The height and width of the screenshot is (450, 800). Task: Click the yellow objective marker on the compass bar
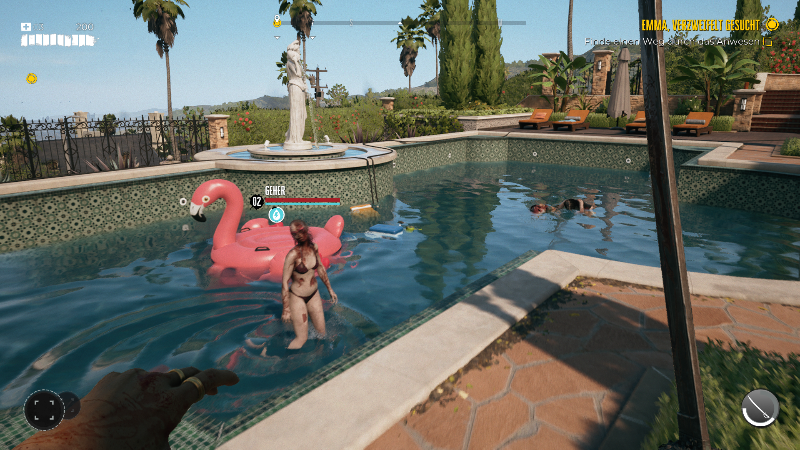(277, 22)
